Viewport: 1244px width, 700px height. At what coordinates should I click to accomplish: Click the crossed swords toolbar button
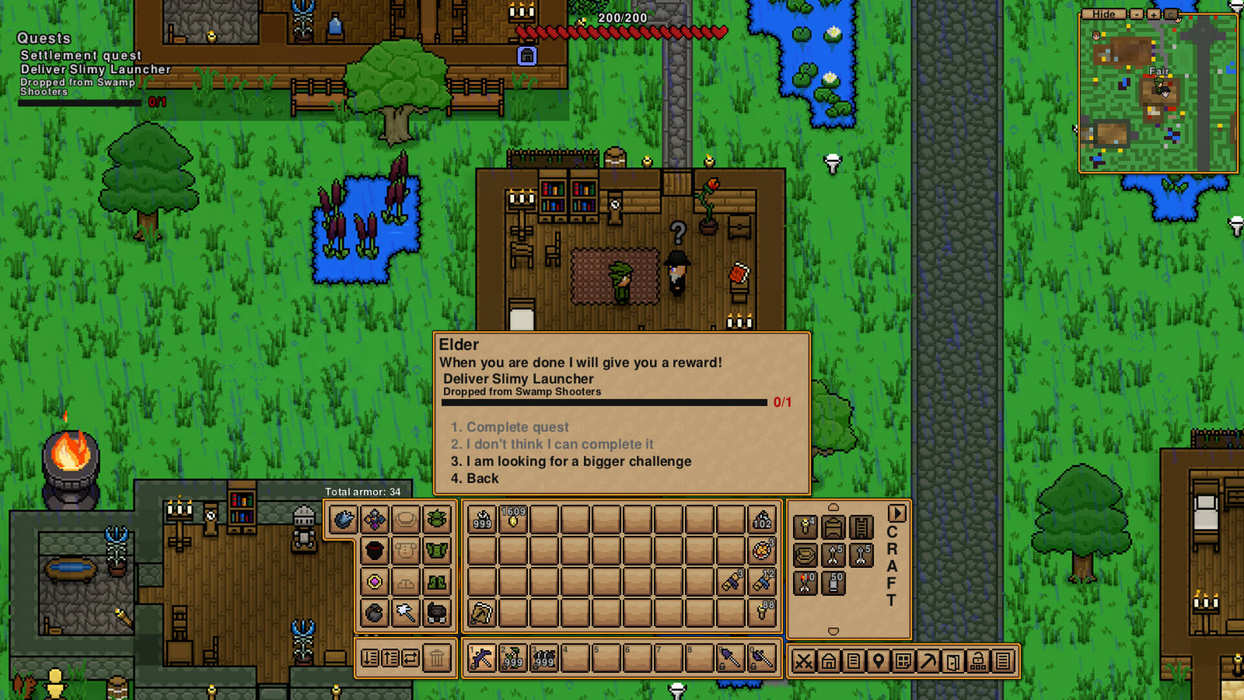[804, 661]
